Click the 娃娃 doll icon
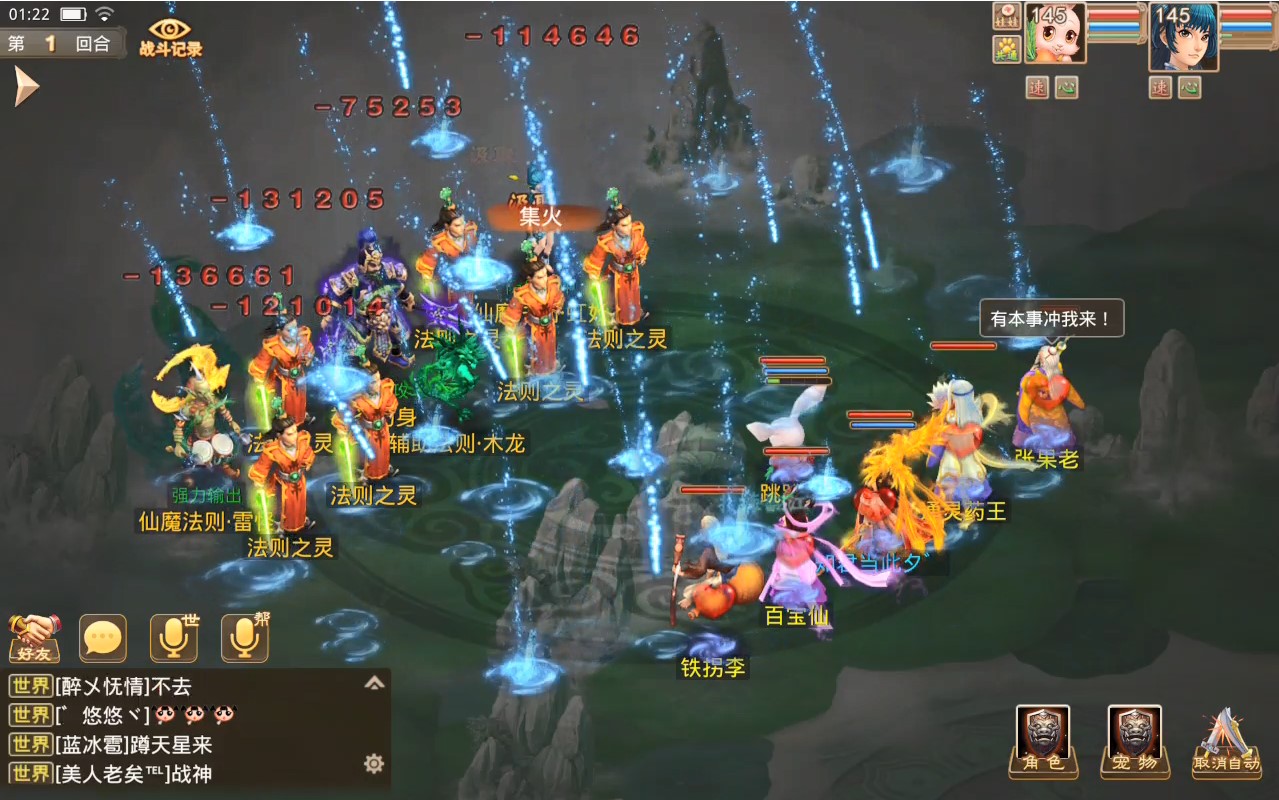This screenshot has width=1279, height=800. pos(1006,16)
